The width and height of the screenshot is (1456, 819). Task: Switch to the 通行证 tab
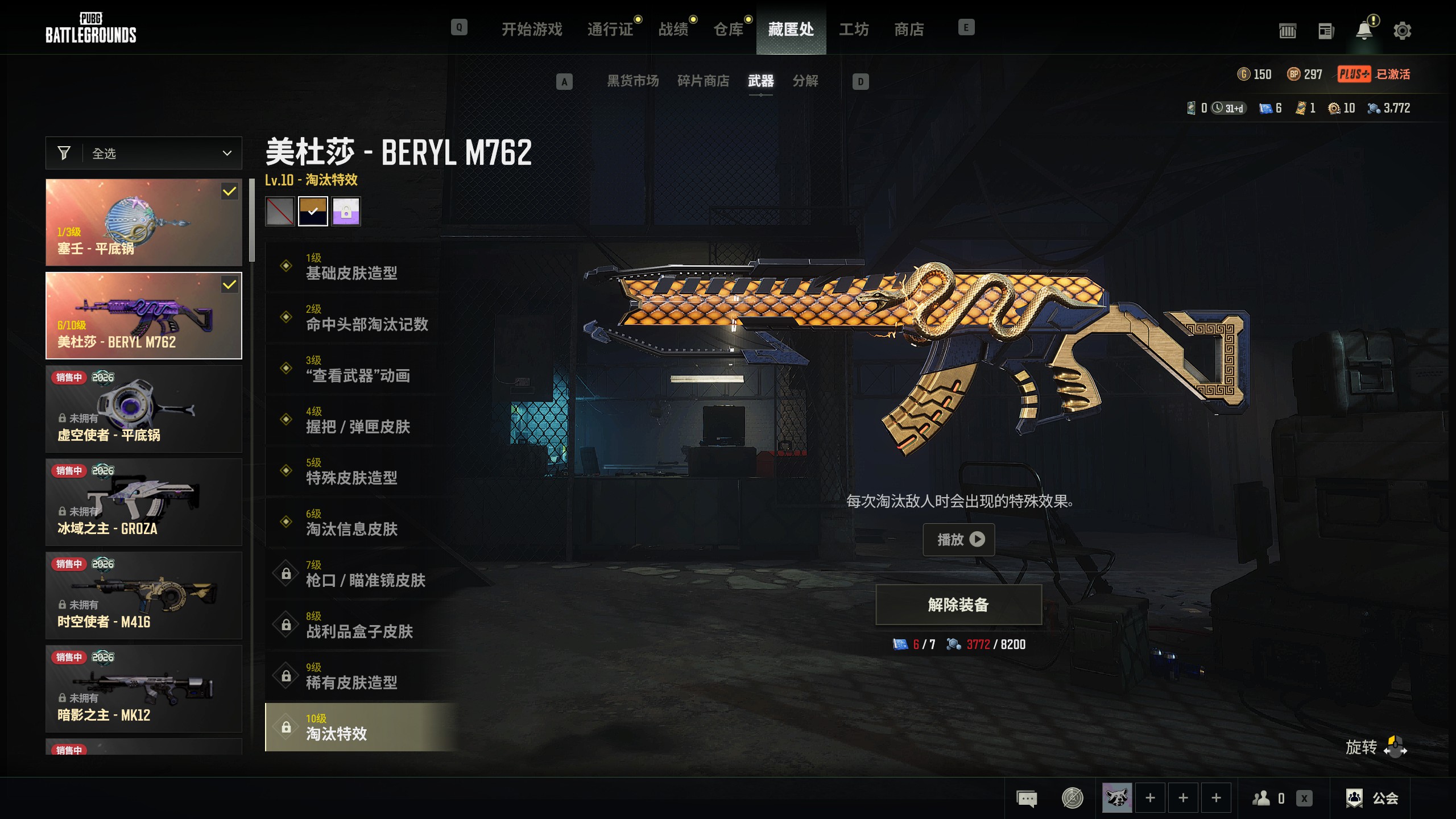pos(610,29)
